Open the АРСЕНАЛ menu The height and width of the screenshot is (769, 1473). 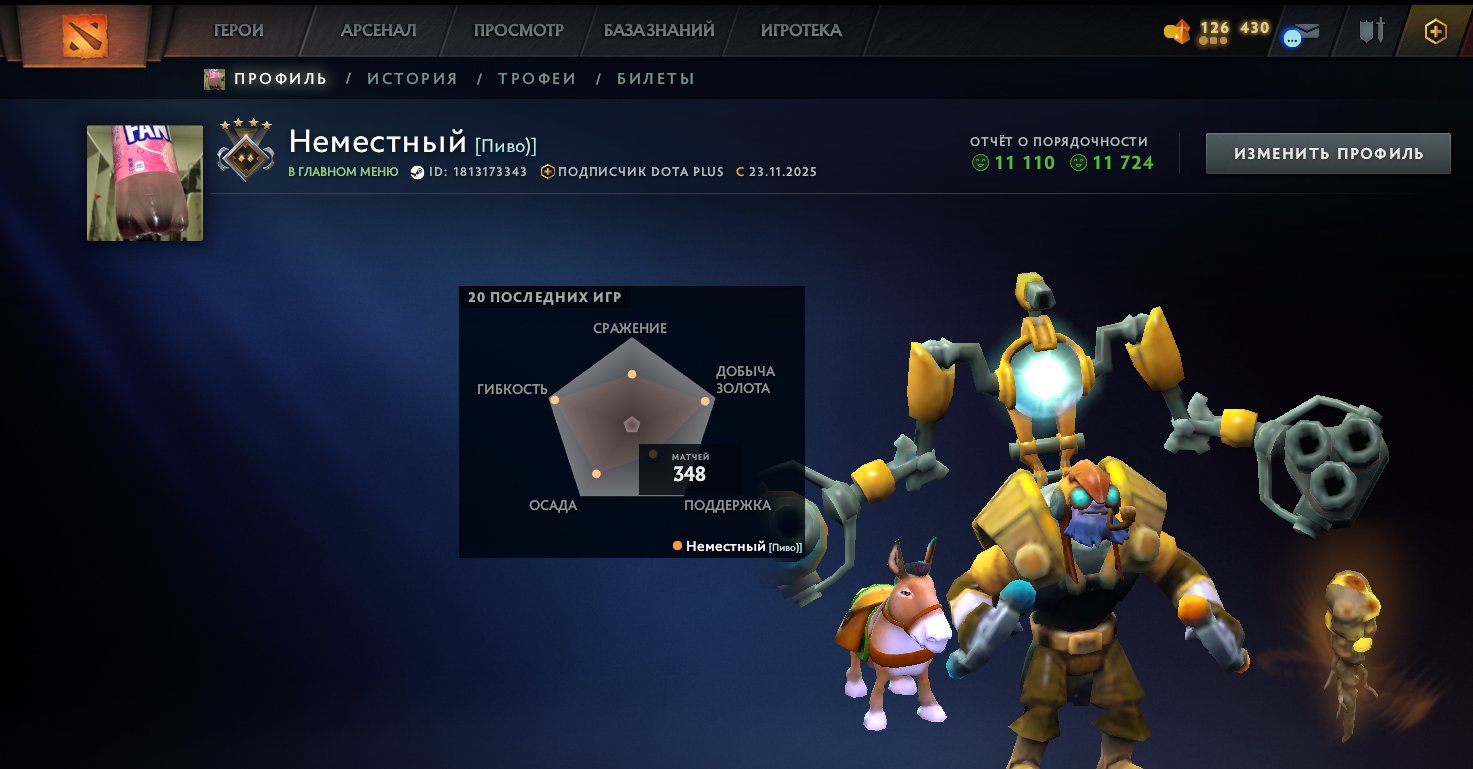click(378, 30)
